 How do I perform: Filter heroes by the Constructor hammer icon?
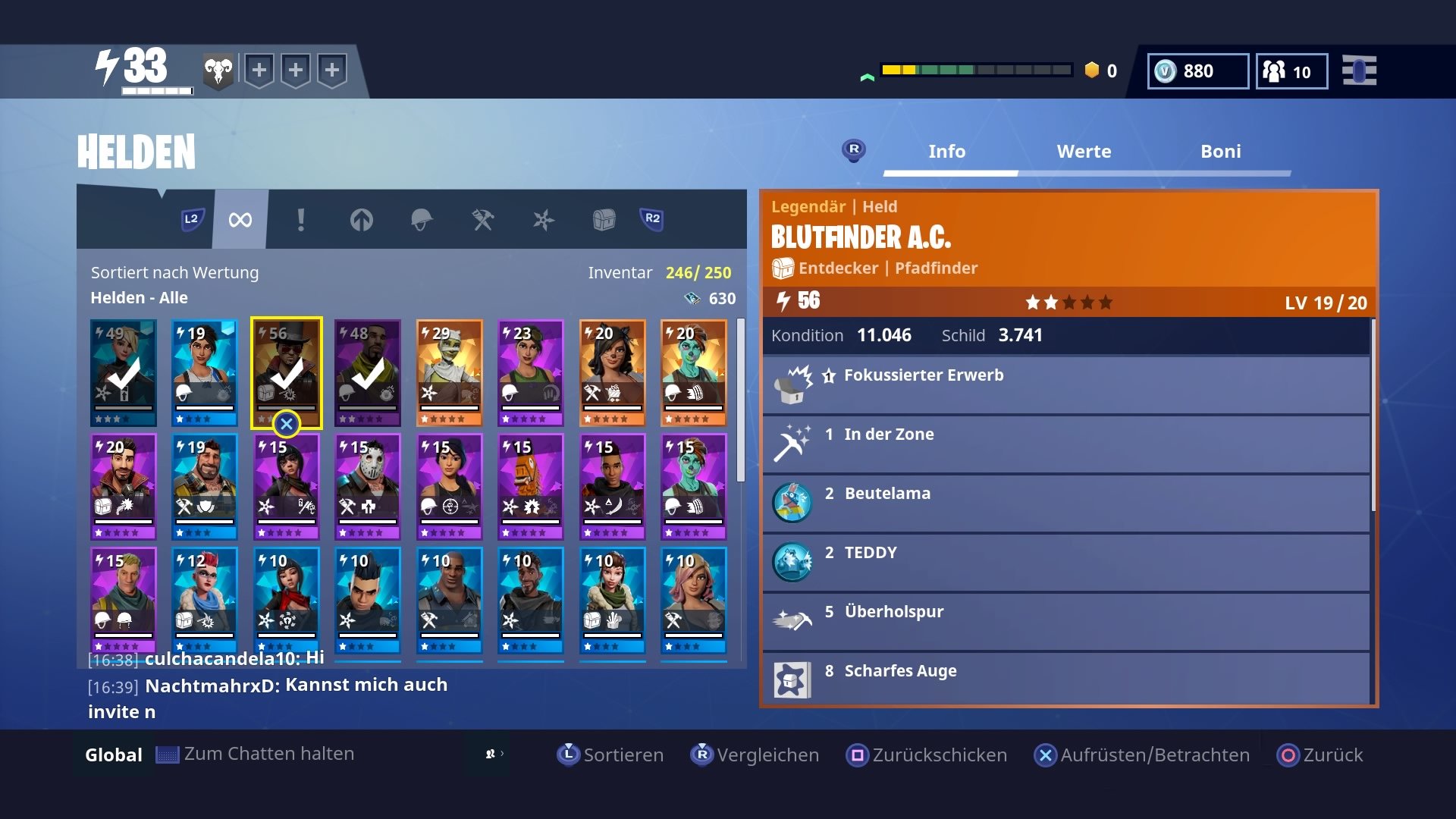tap(483, 220)
